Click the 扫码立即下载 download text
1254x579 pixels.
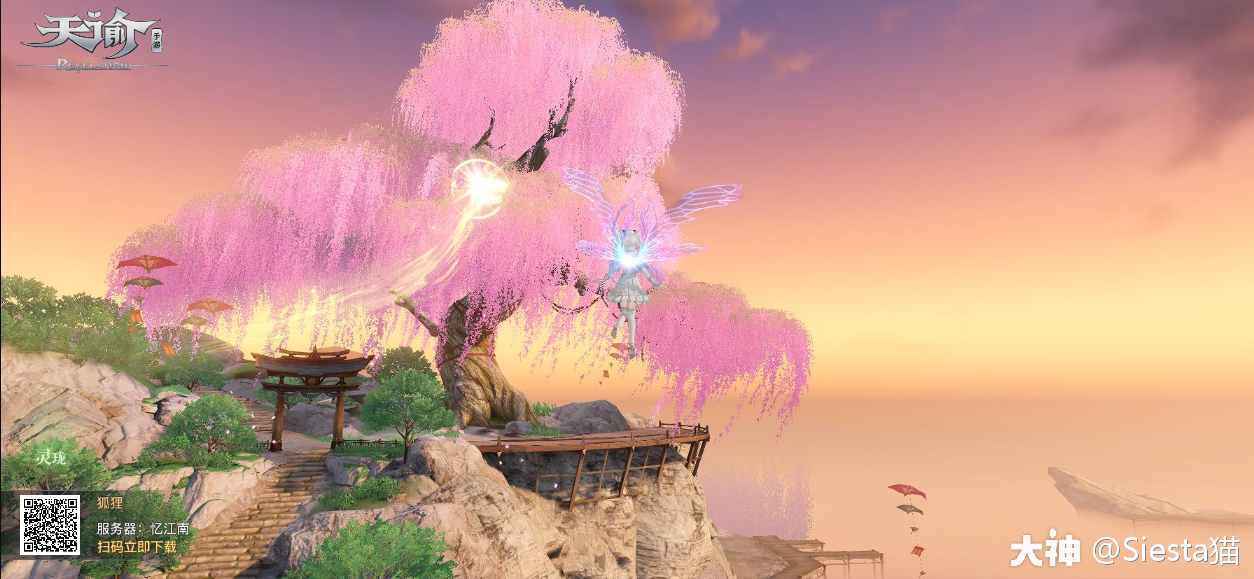pos(136,547)
